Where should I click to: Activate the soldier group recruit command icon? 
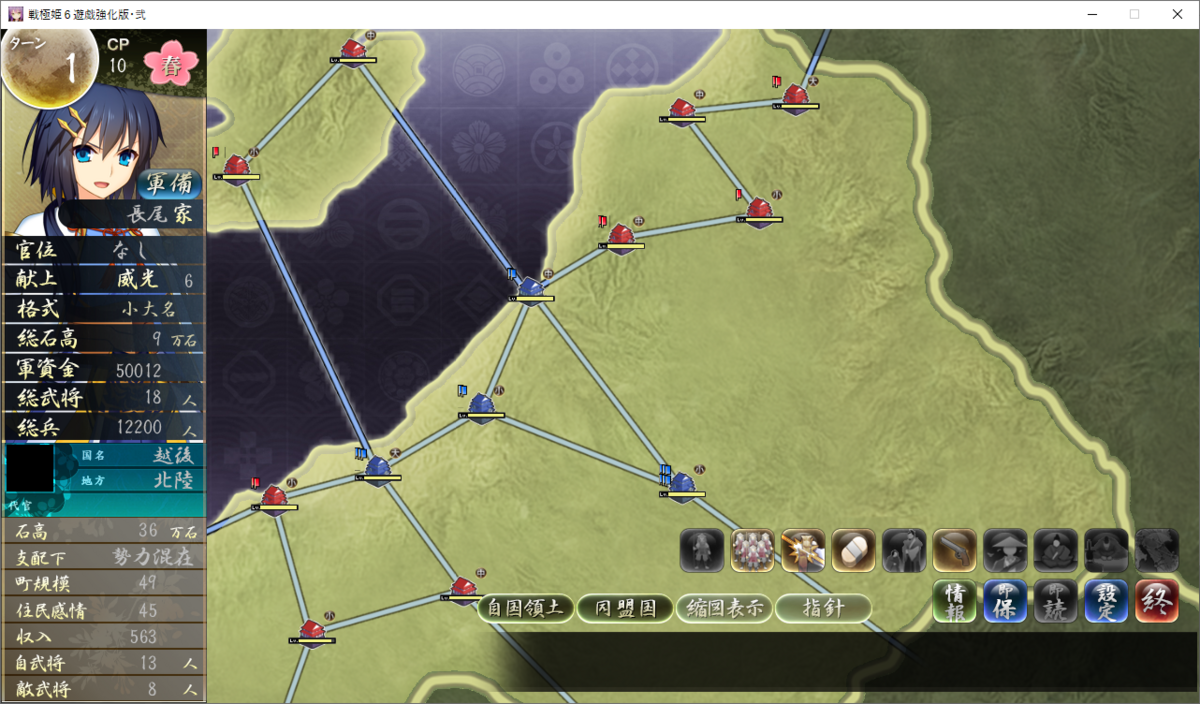point(752,550)
